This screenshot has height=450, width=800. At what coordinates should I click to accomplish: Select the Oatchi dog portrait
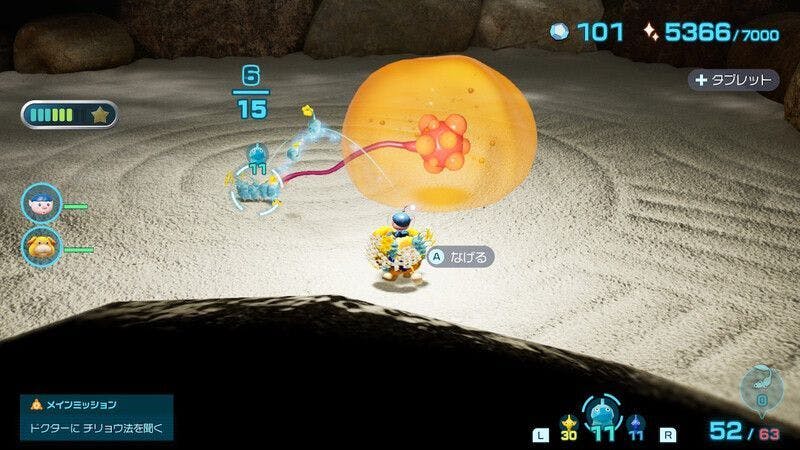(x=41, y=245)
